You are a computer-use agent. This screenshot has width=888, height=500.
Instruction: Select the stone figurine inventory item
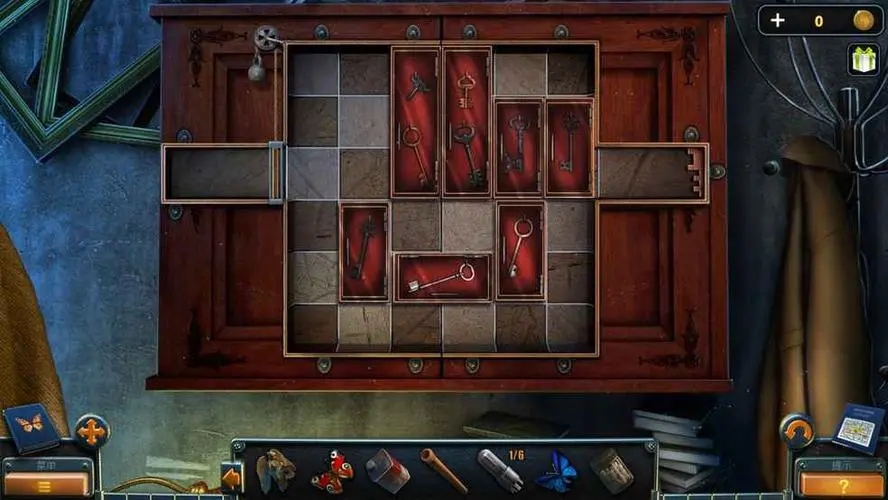[276, 470]
